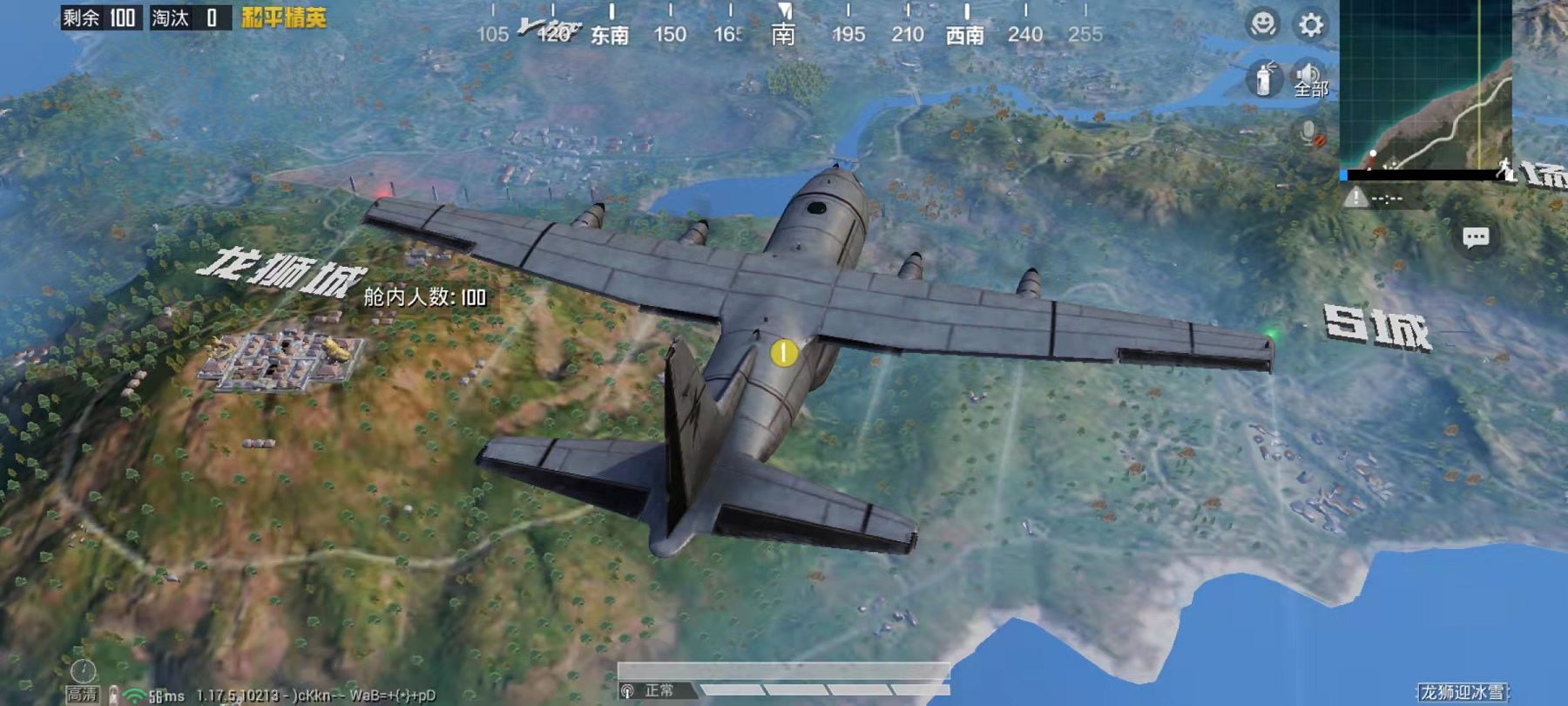The image size is (1568, 706).
Task: Toggle the muted microphone icon
Action: (1309, 133)
